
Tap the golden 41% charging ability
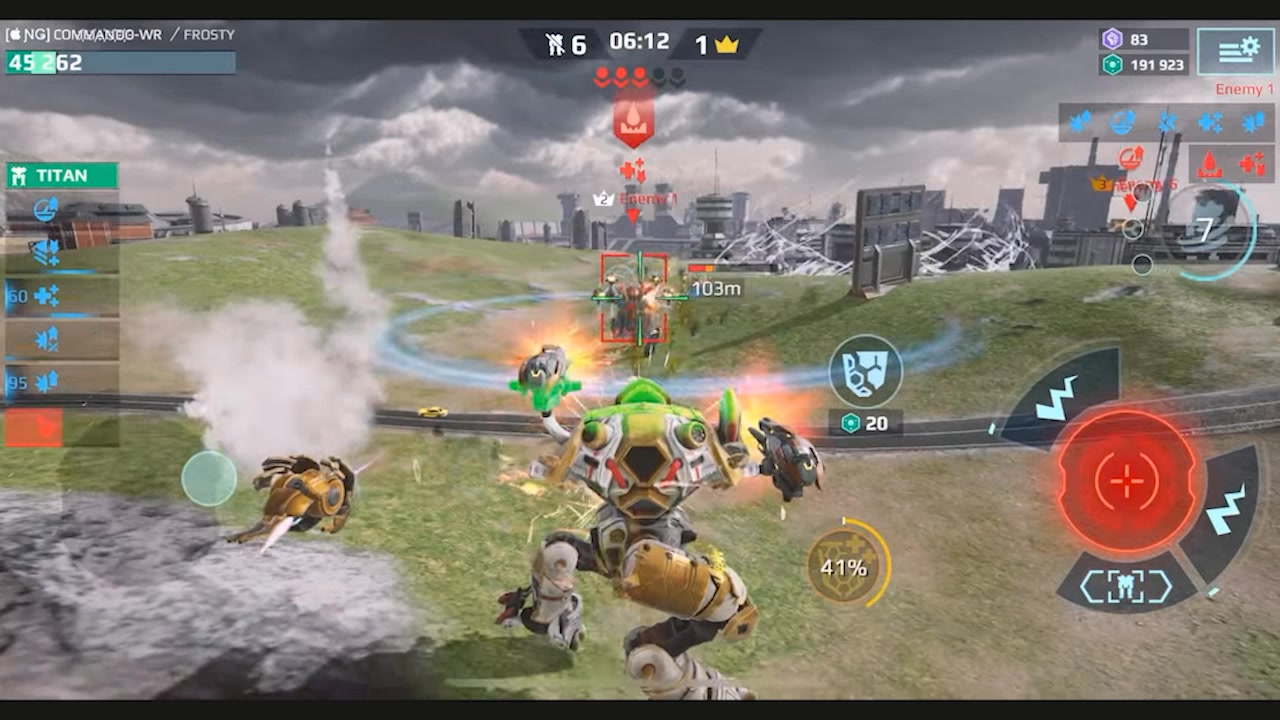coord(846,567)
